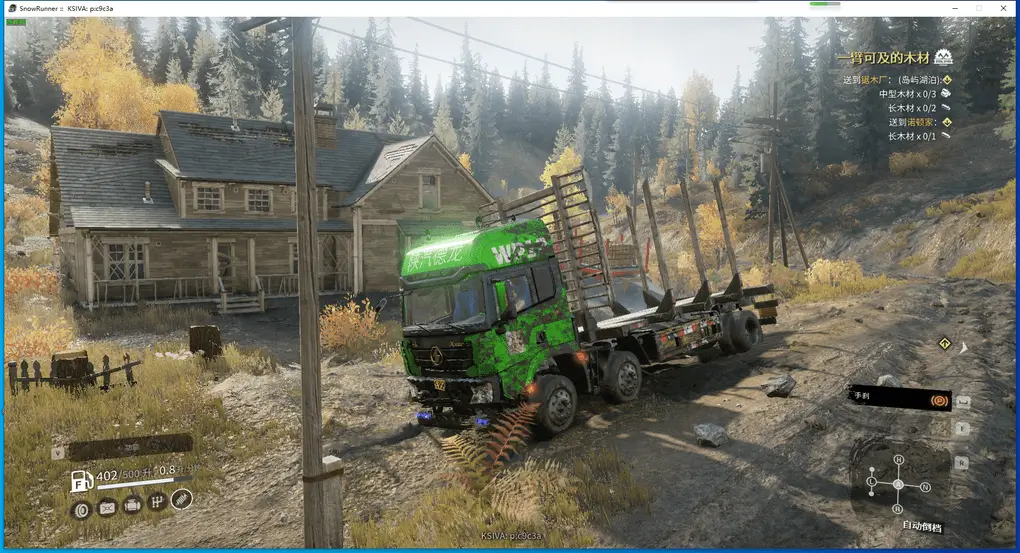The image size is (1020, 553).
Task: Minimize the SnowRunner window
Action: 950,8
